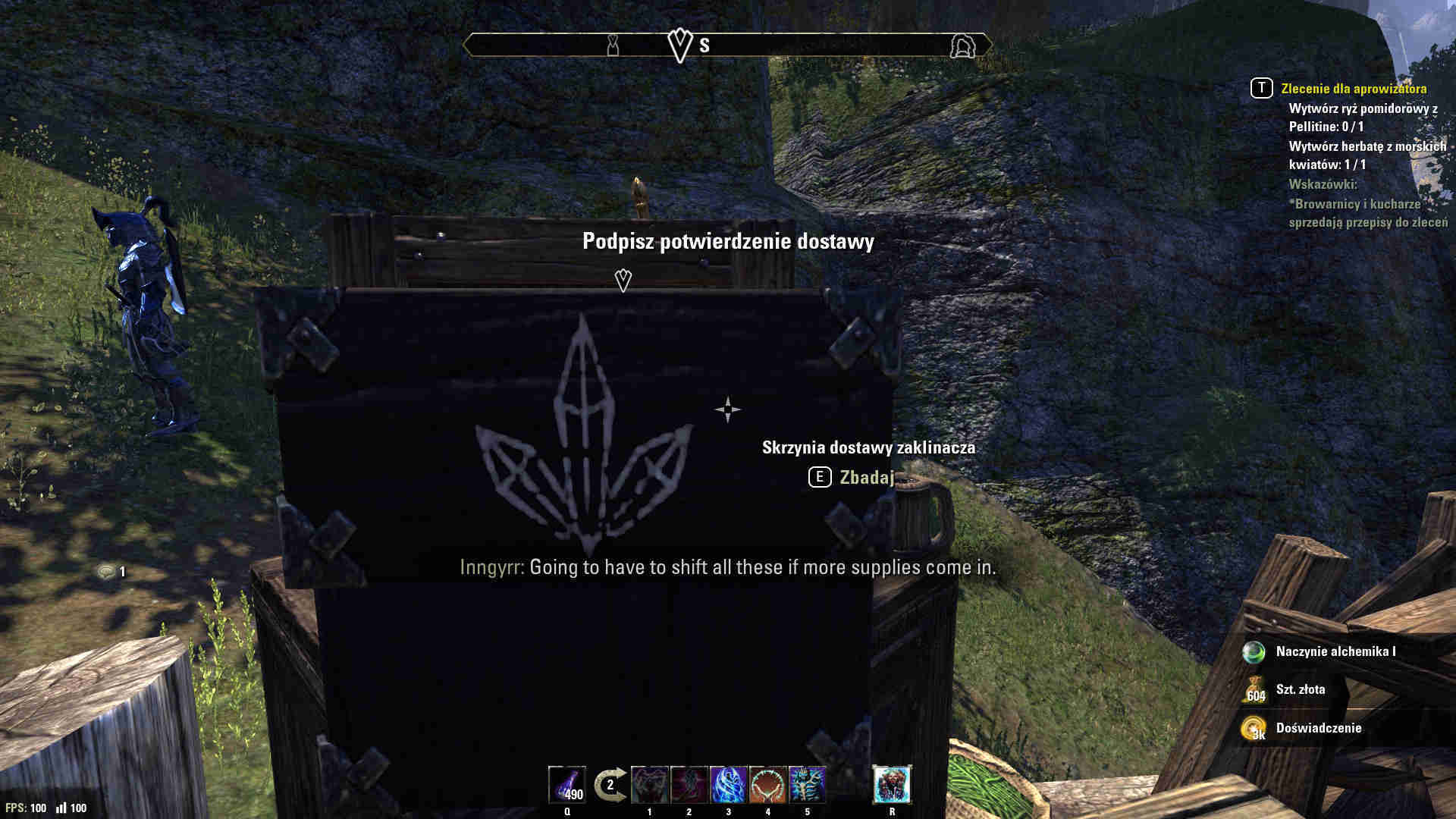Screen dimensions: 1456x819
Task: Cast the blue swirling cocoon ability
Action: pos(729,785)
